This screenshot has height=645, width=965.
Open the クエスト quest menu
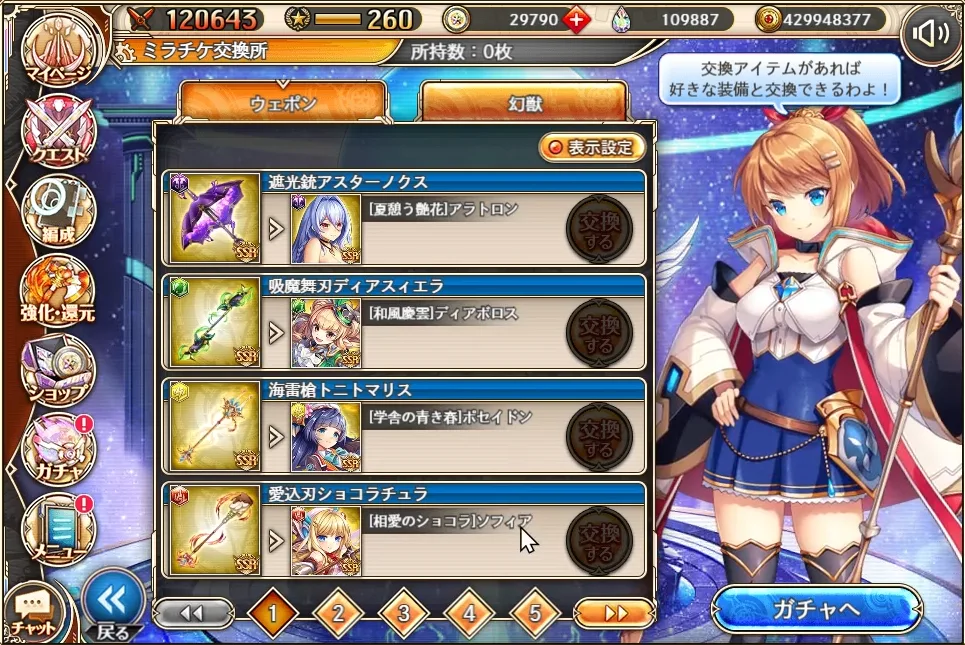[x=59, y=130]
